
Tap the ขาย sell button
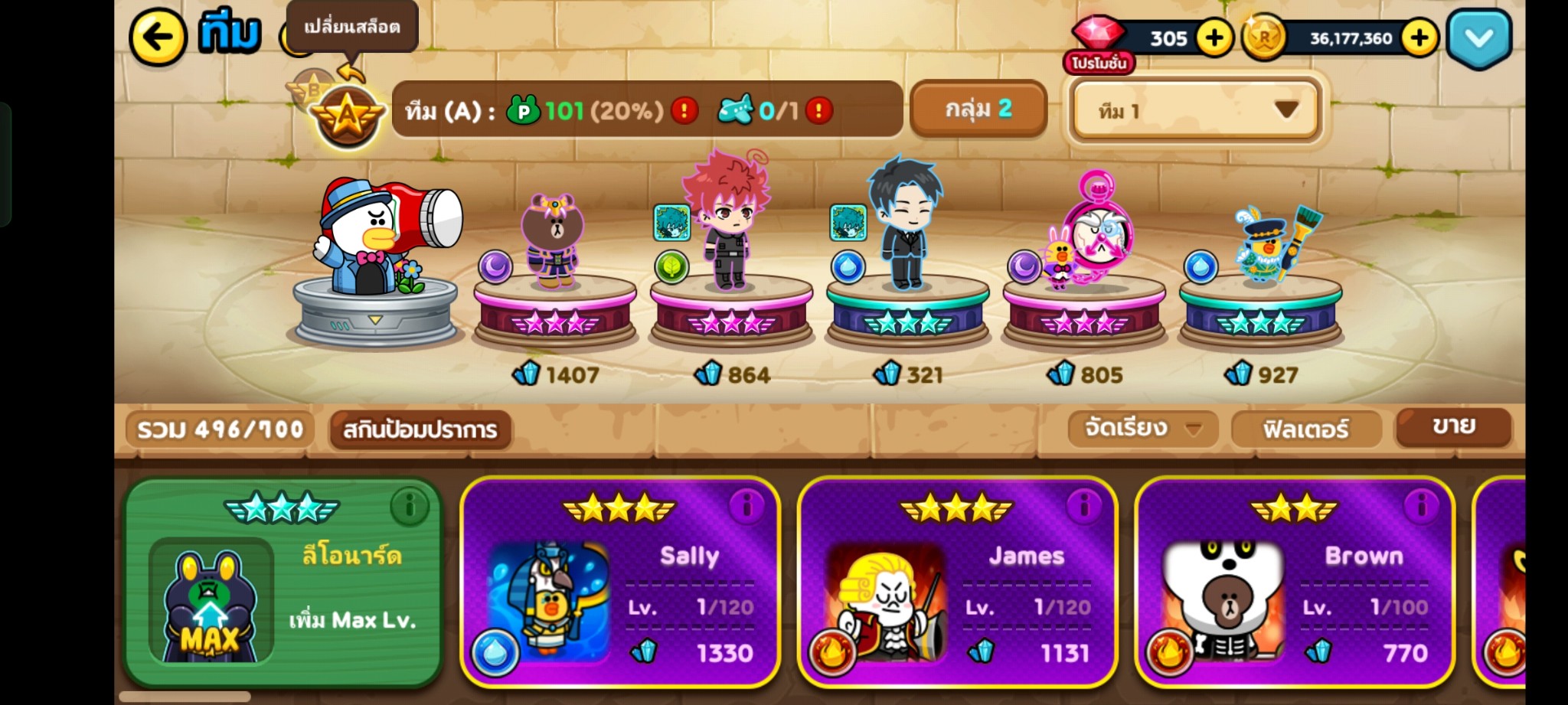click(x=1452, y=426)
